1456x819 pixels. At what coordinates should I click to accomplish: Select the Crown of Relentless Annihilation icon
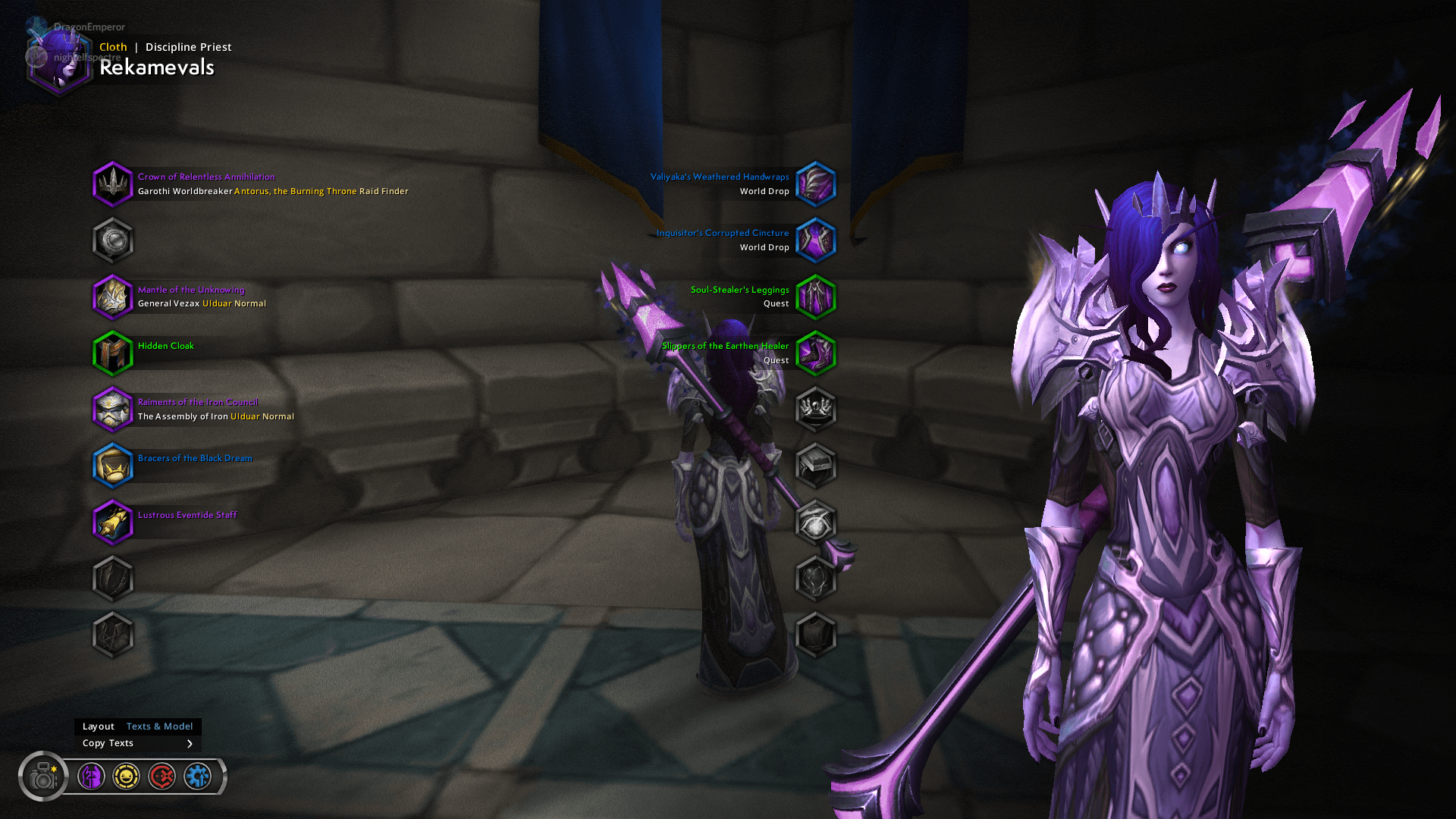pos(113,184)
